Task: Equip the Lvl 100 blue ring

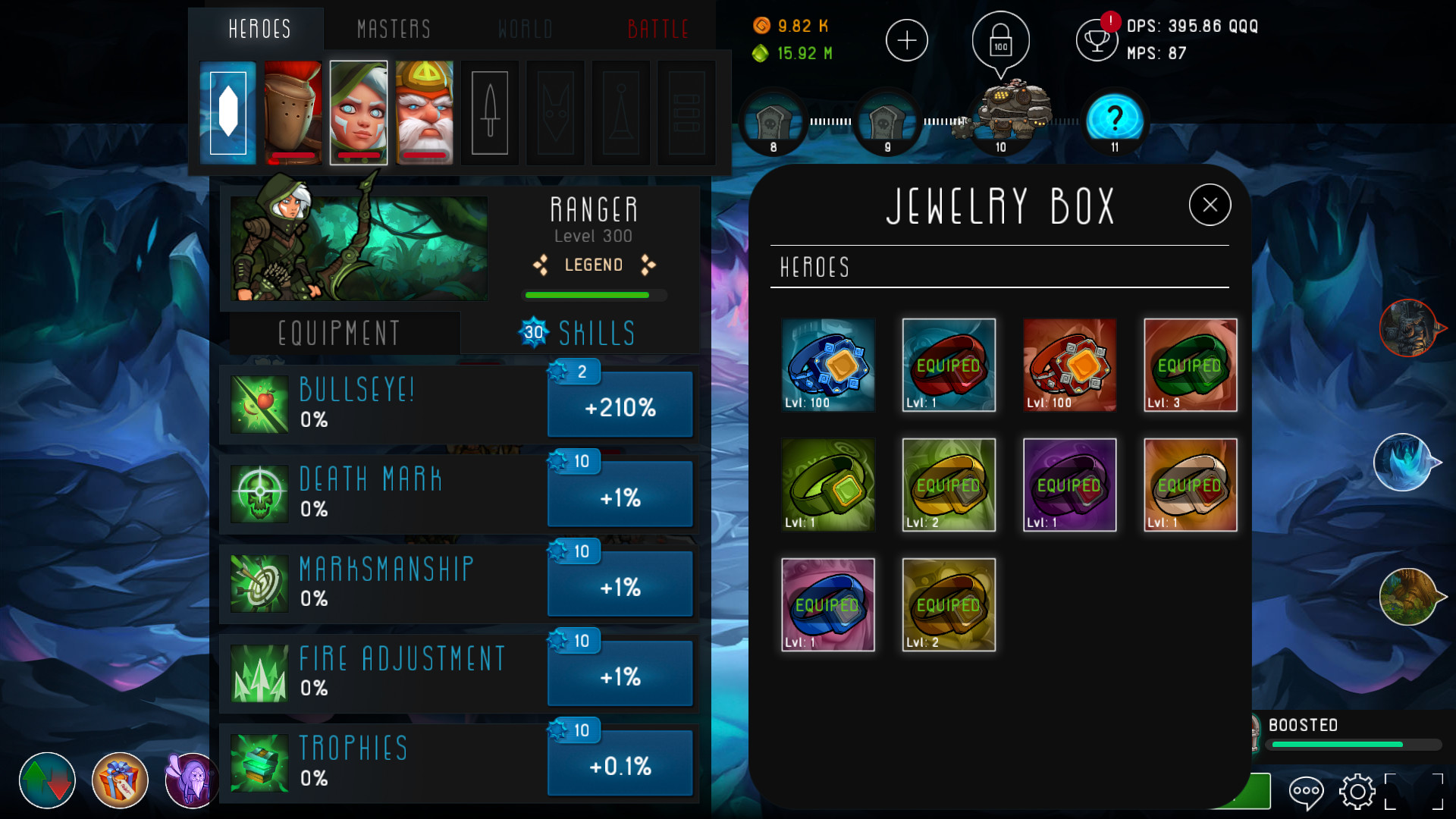Action: point(828,366)
